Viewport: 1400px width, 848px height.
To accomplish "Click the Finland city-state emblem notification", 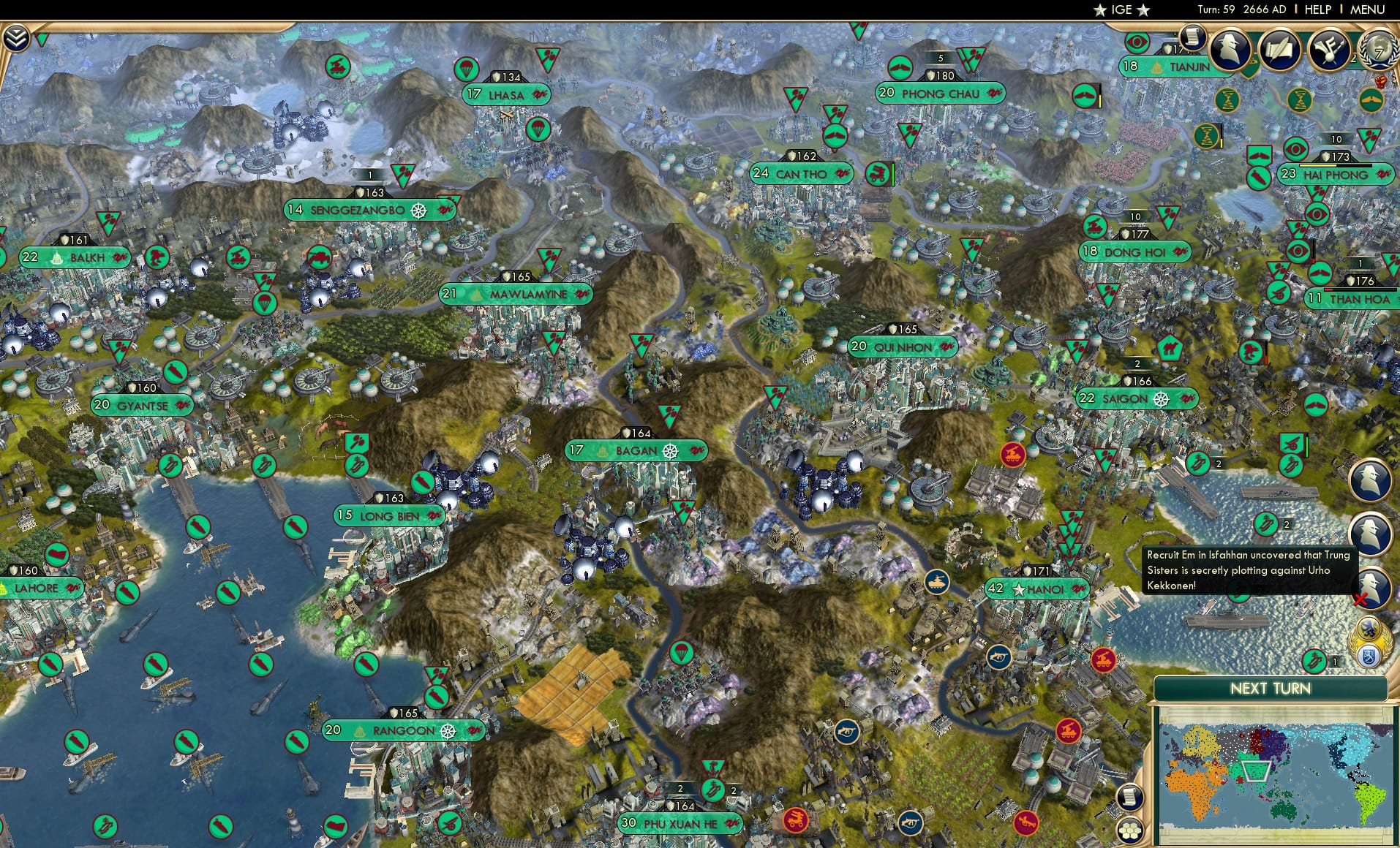I will tap(1368, 656).
